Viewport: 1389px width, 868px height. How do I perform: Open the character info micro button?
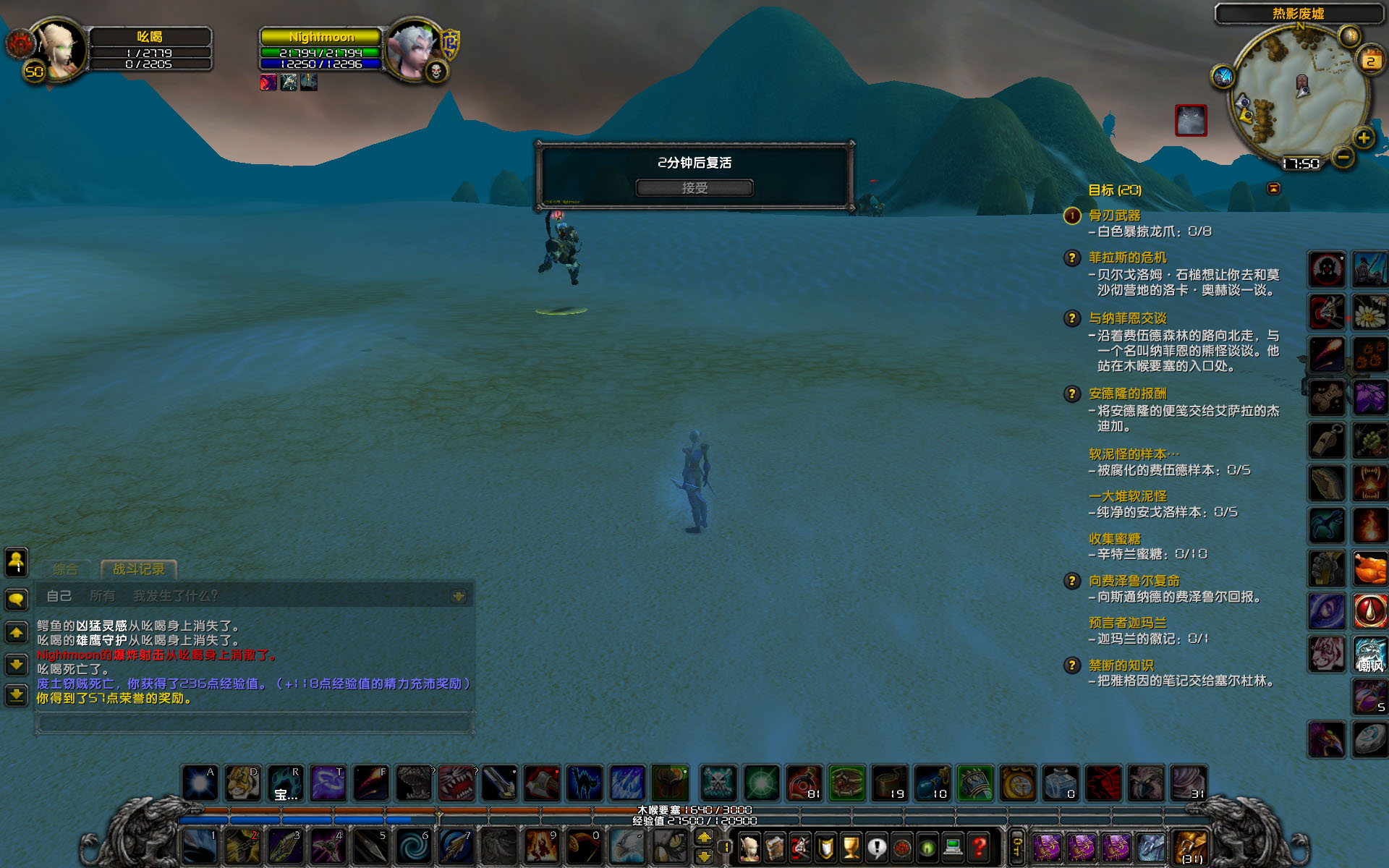(x=750, y=846)
